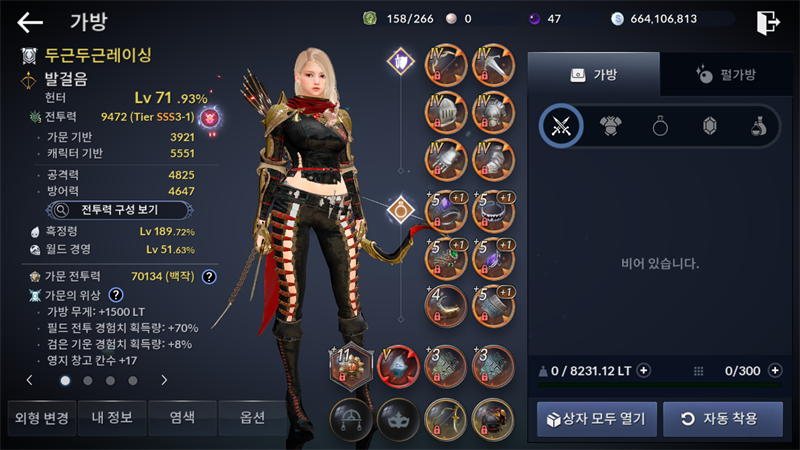
Task: Click the 외형 변경 button
Action: click(39, 417)
